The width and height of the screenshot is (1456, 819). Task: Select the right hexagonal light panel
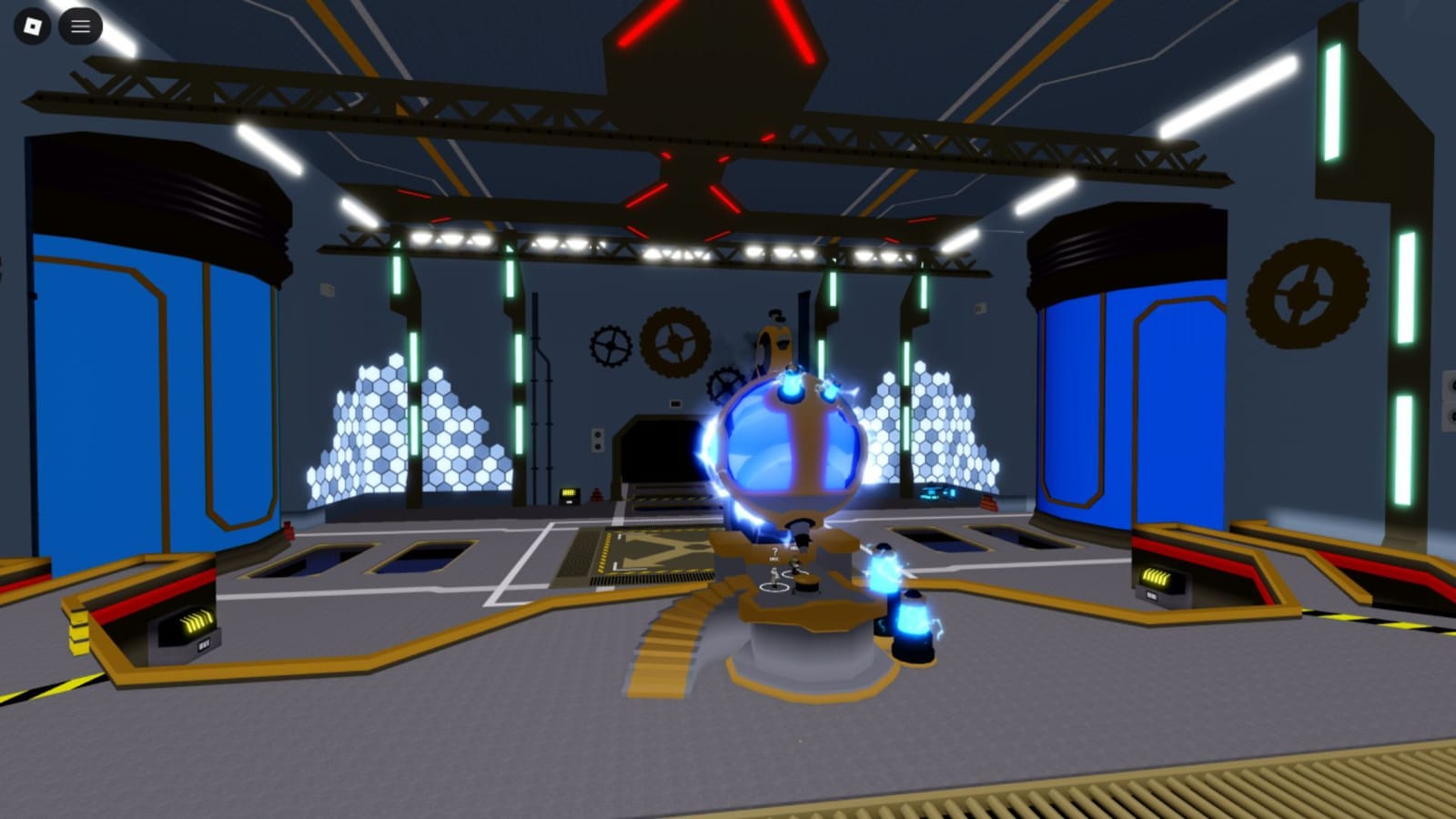coord(928,428)
